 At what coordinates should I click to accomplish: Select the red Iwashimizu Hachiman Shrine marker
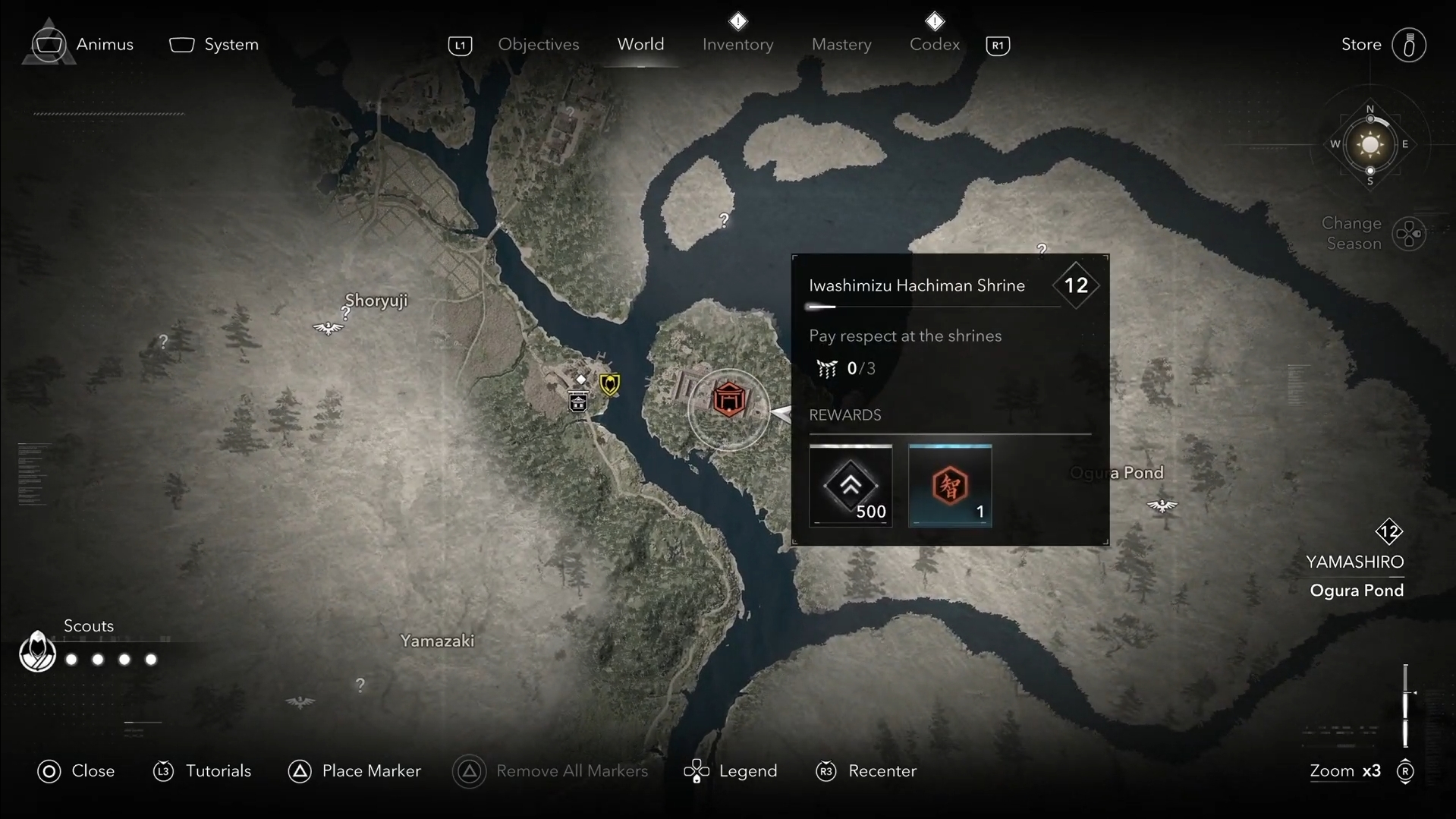point(728,399)
